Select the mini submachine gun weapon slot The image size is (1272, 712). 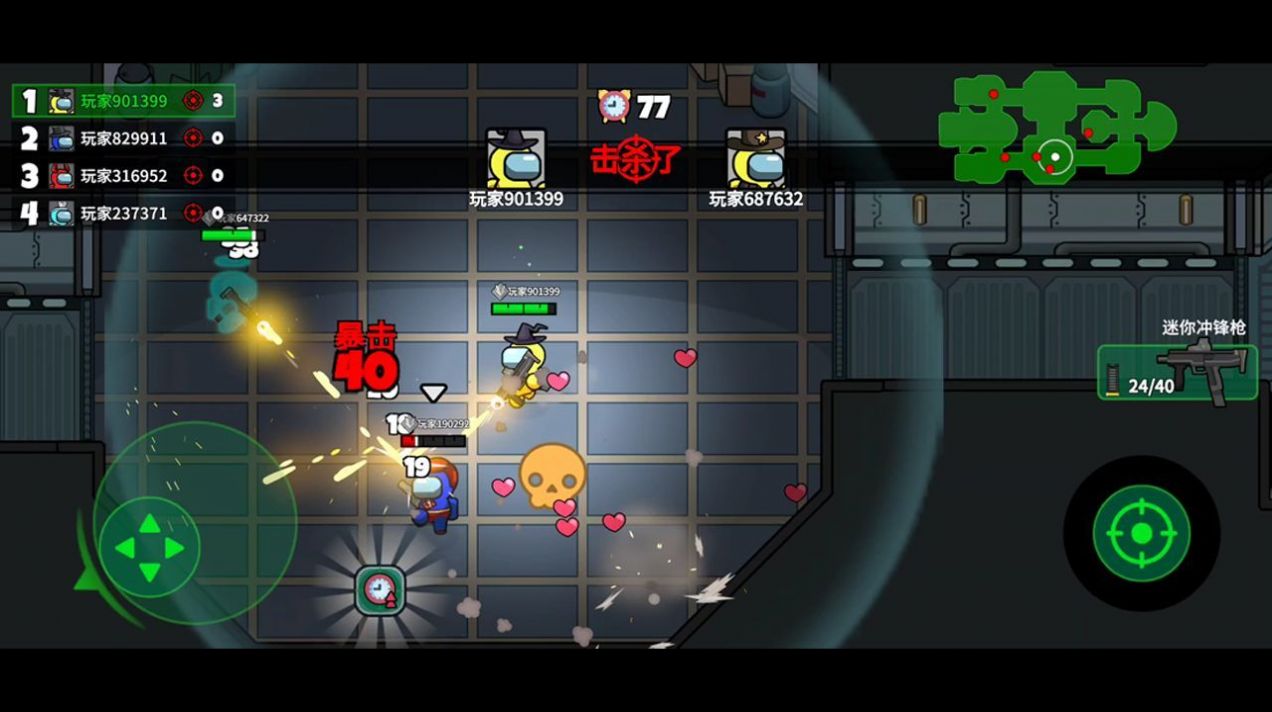point(1177,372)
